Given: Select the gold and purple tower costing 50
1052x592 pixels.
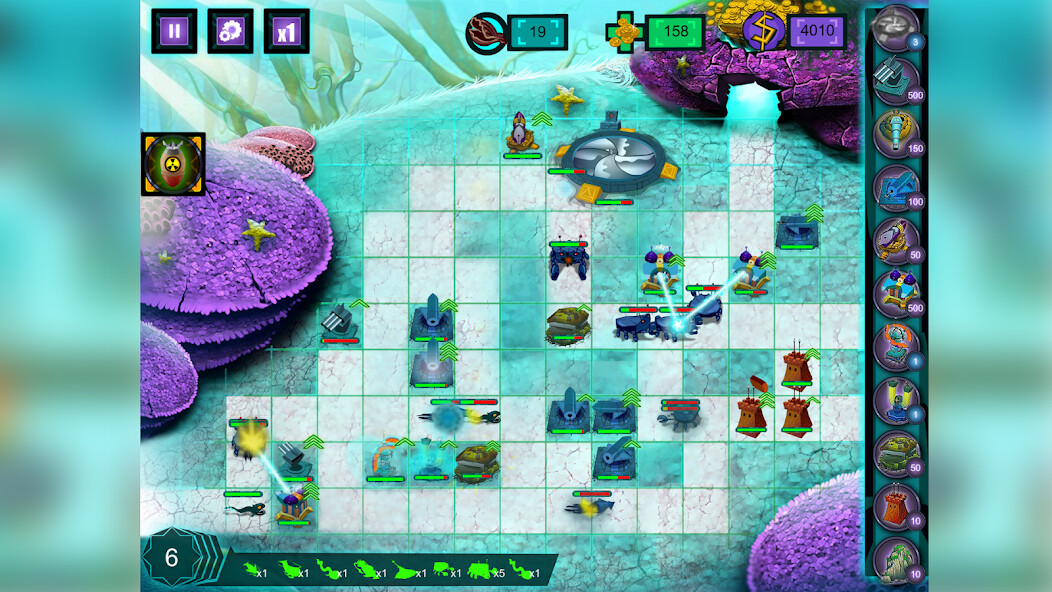Looking at the screenshot, I should pyautogui.click(x=895, y=240).
